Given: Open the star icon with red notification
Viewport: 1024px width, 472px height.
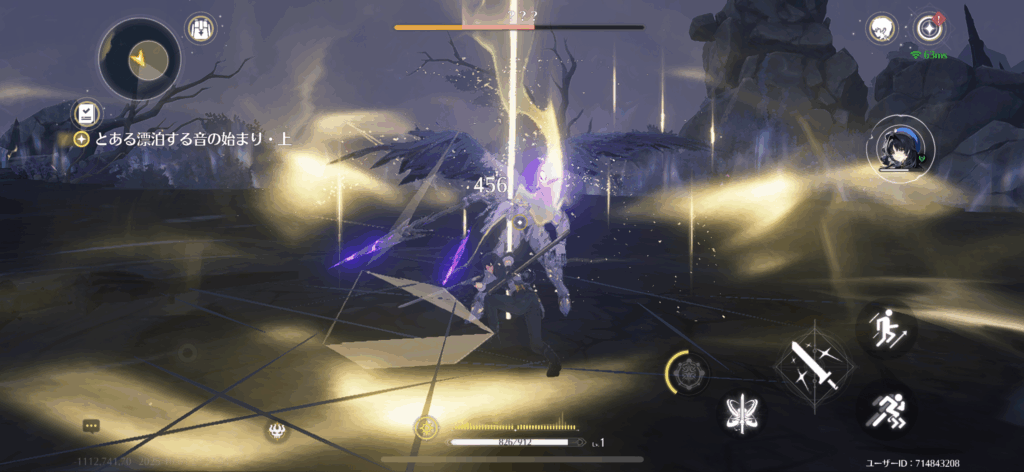Looking at the screenshot, I should point(931,27).
